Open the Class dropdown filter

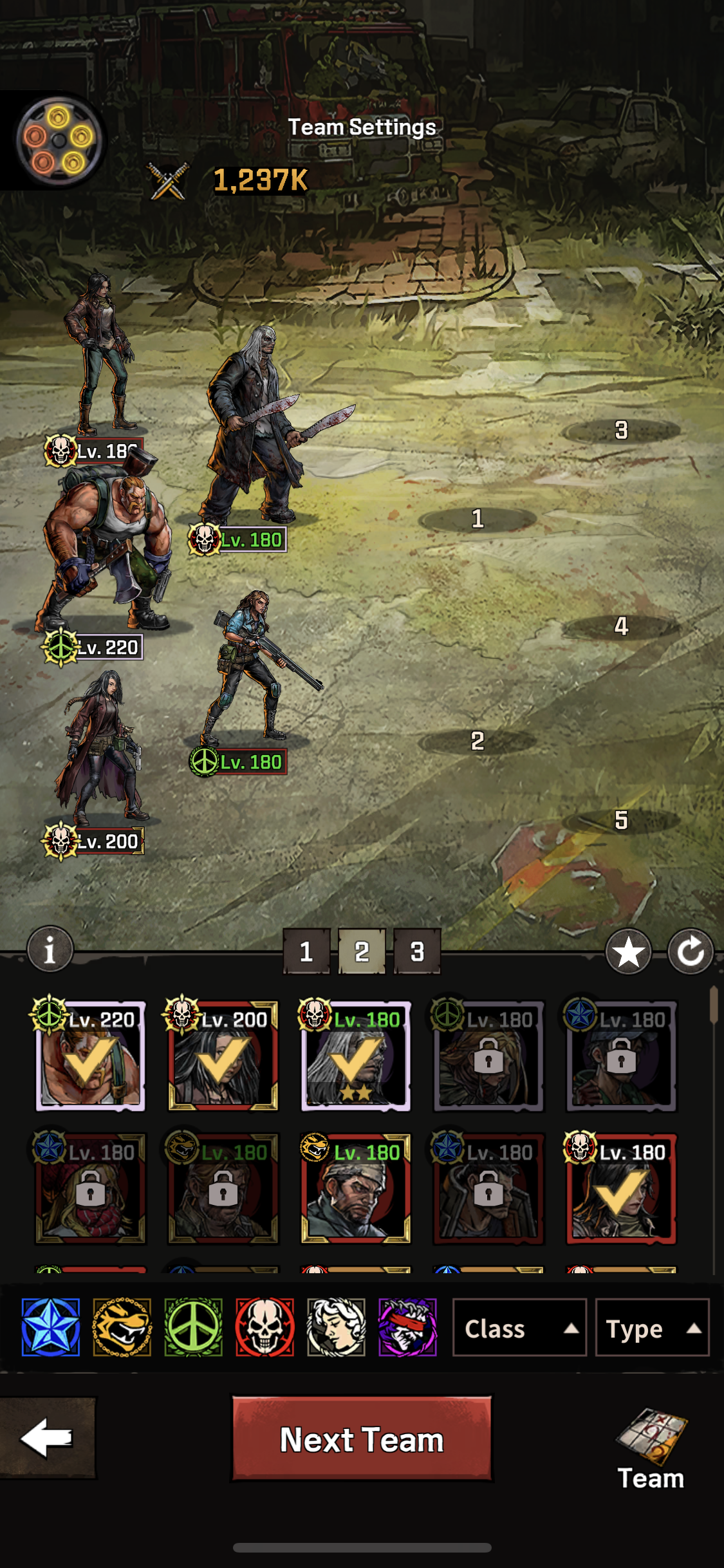(519, 1328)
